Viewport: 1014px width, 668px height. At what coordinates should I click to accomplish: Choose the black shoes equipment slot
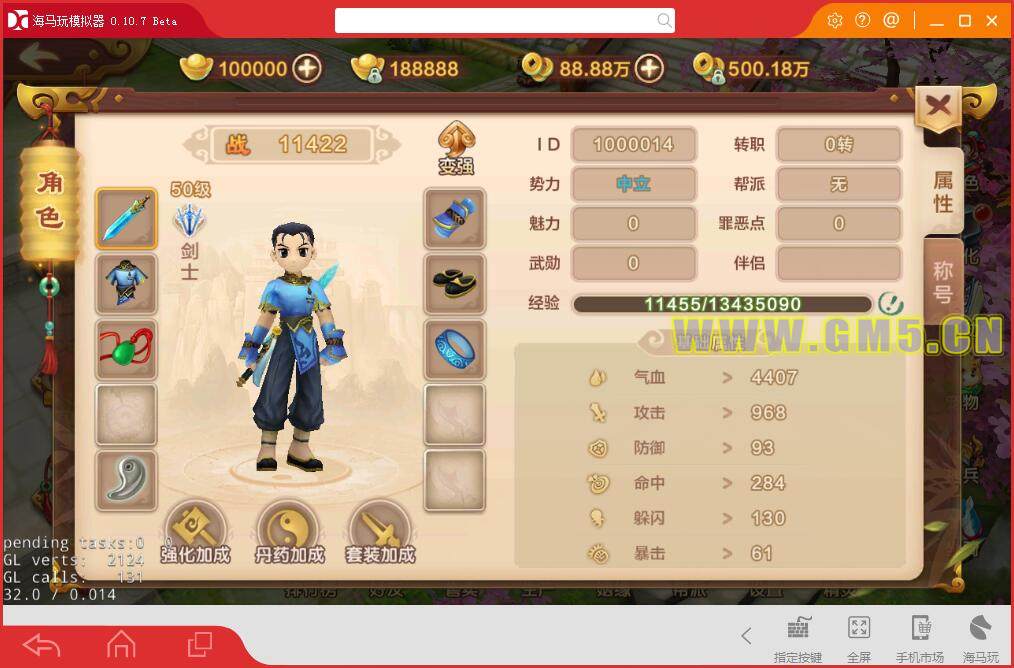click(455, 284)
